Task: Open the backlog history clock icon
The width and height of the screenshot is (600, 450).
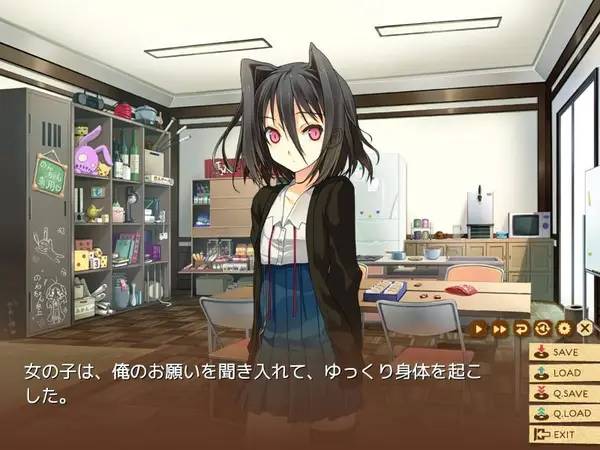Action: [543, 327]
